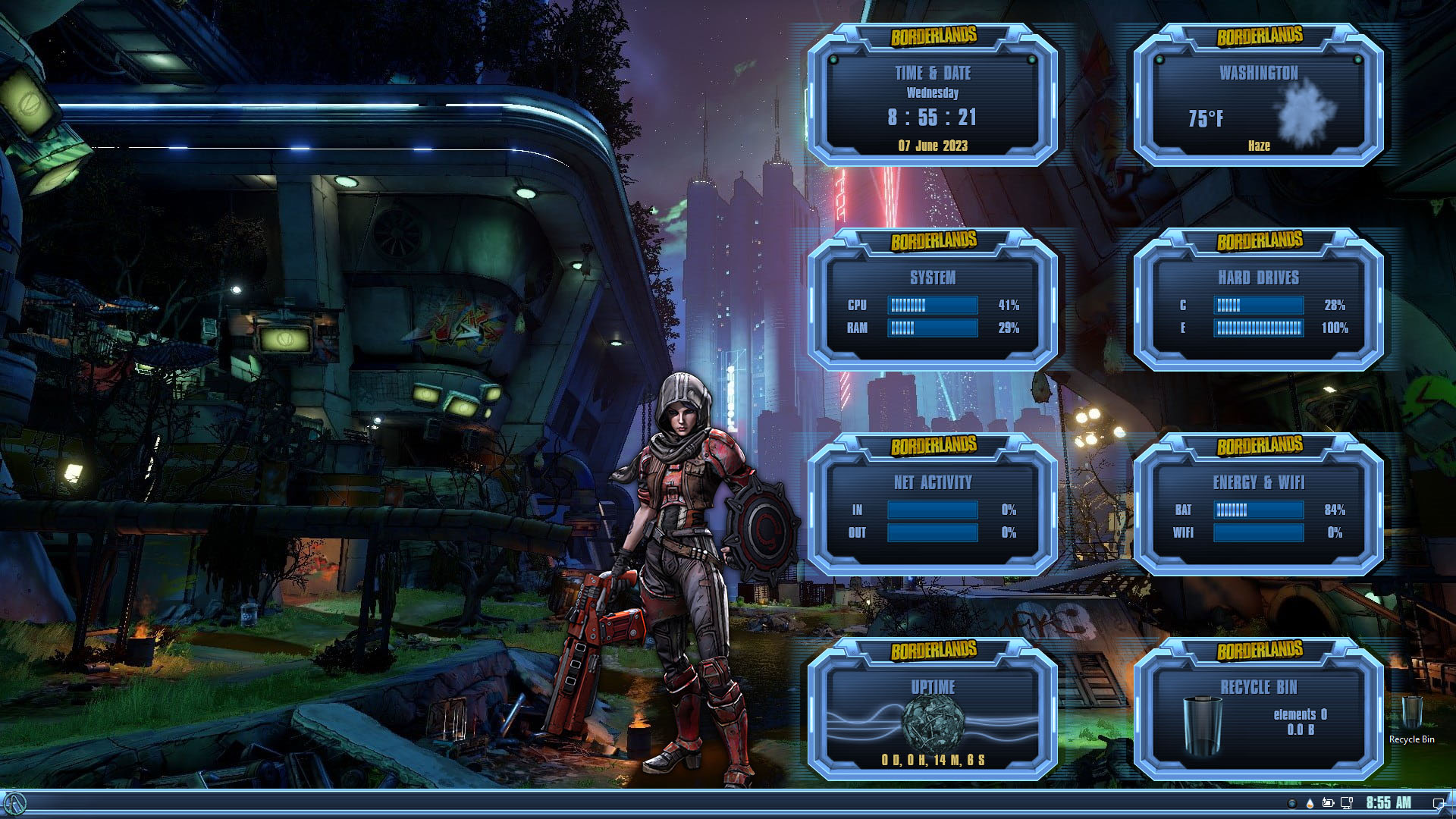Open the Washington weather widget
The height and width of the screenshot is (819, 1456).
[1258, 106]
